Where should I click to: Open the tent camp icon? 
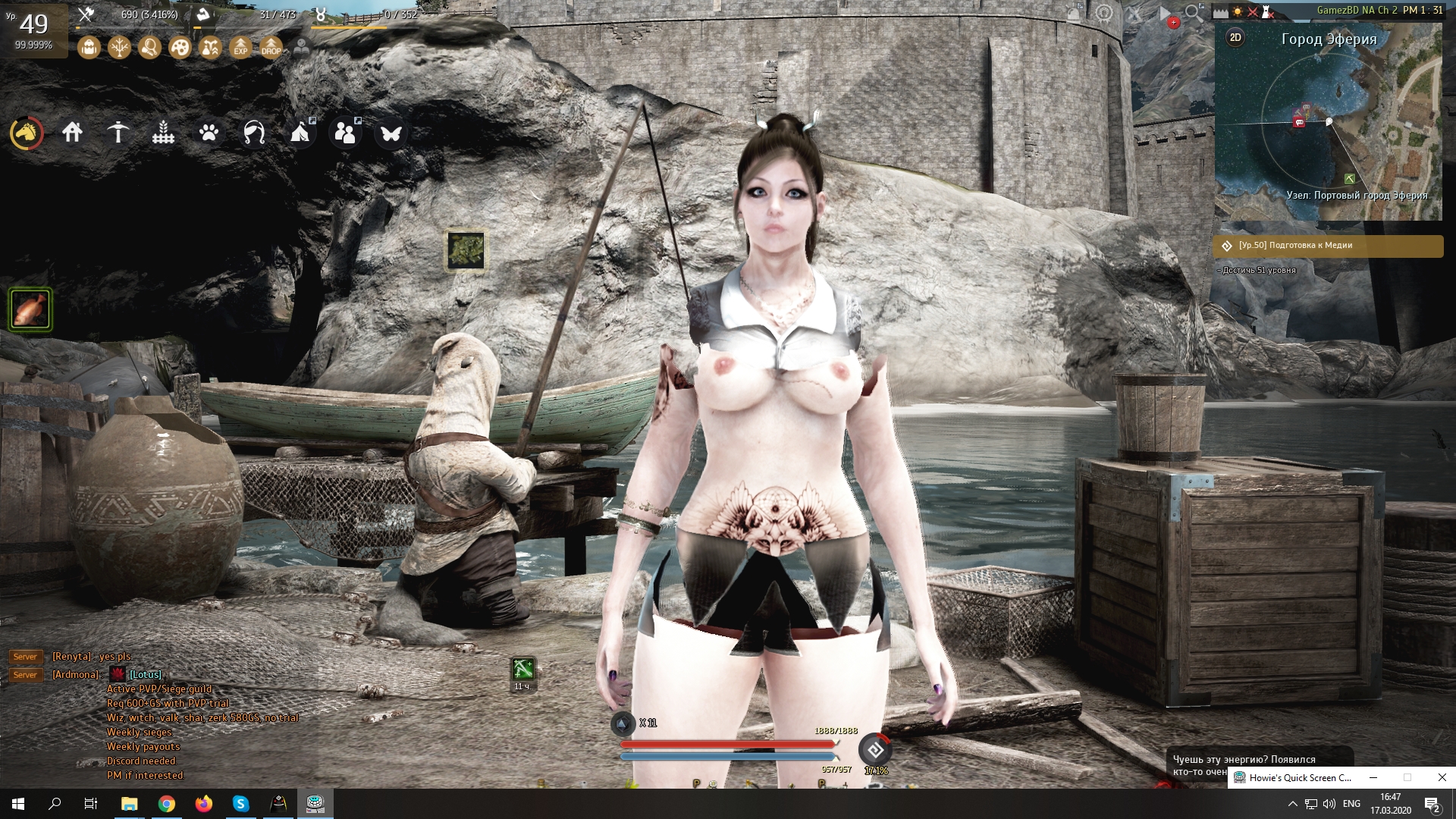click(300, 133)
